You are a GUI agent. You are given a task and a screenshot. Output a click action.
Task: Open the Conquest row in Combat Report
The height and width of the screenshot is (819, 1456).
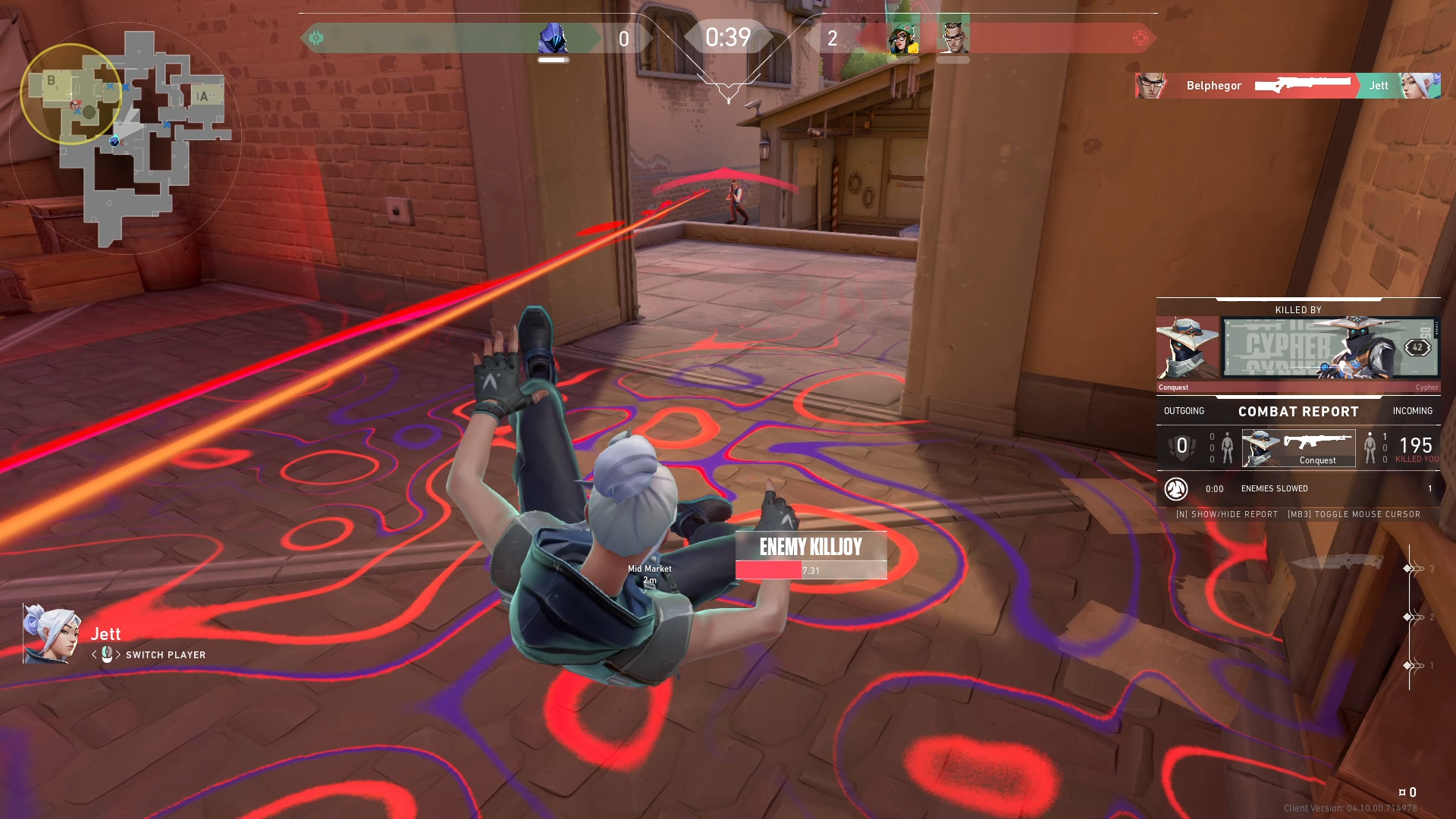[1298, 448]
